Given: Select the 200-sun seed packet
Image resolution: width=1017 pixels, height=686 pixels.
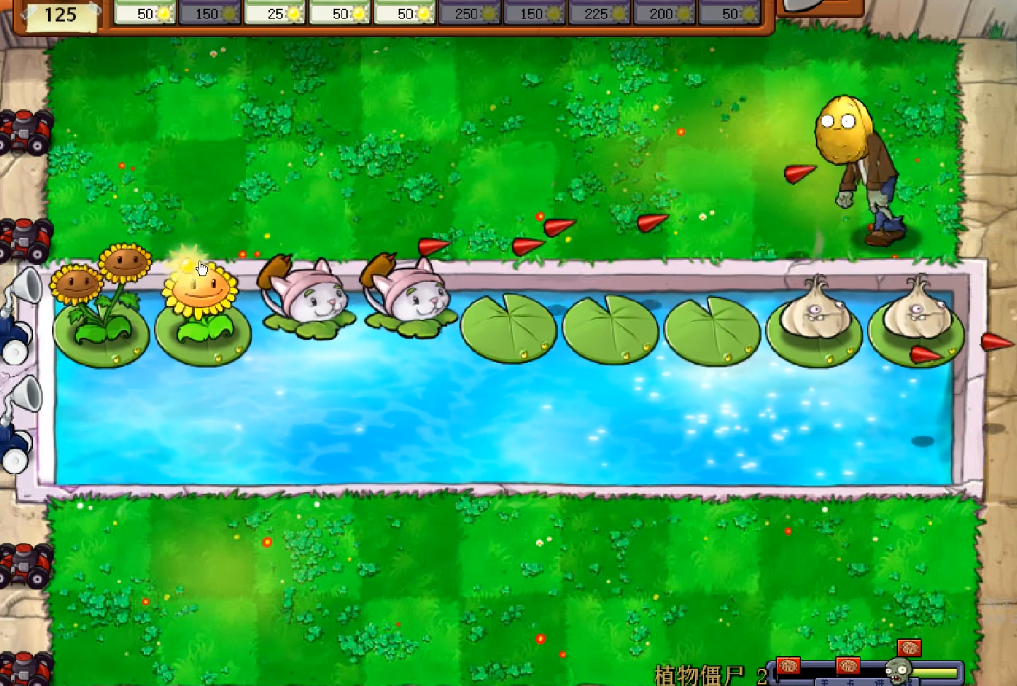Looking at the screenshot, I should tap(665, 12).
